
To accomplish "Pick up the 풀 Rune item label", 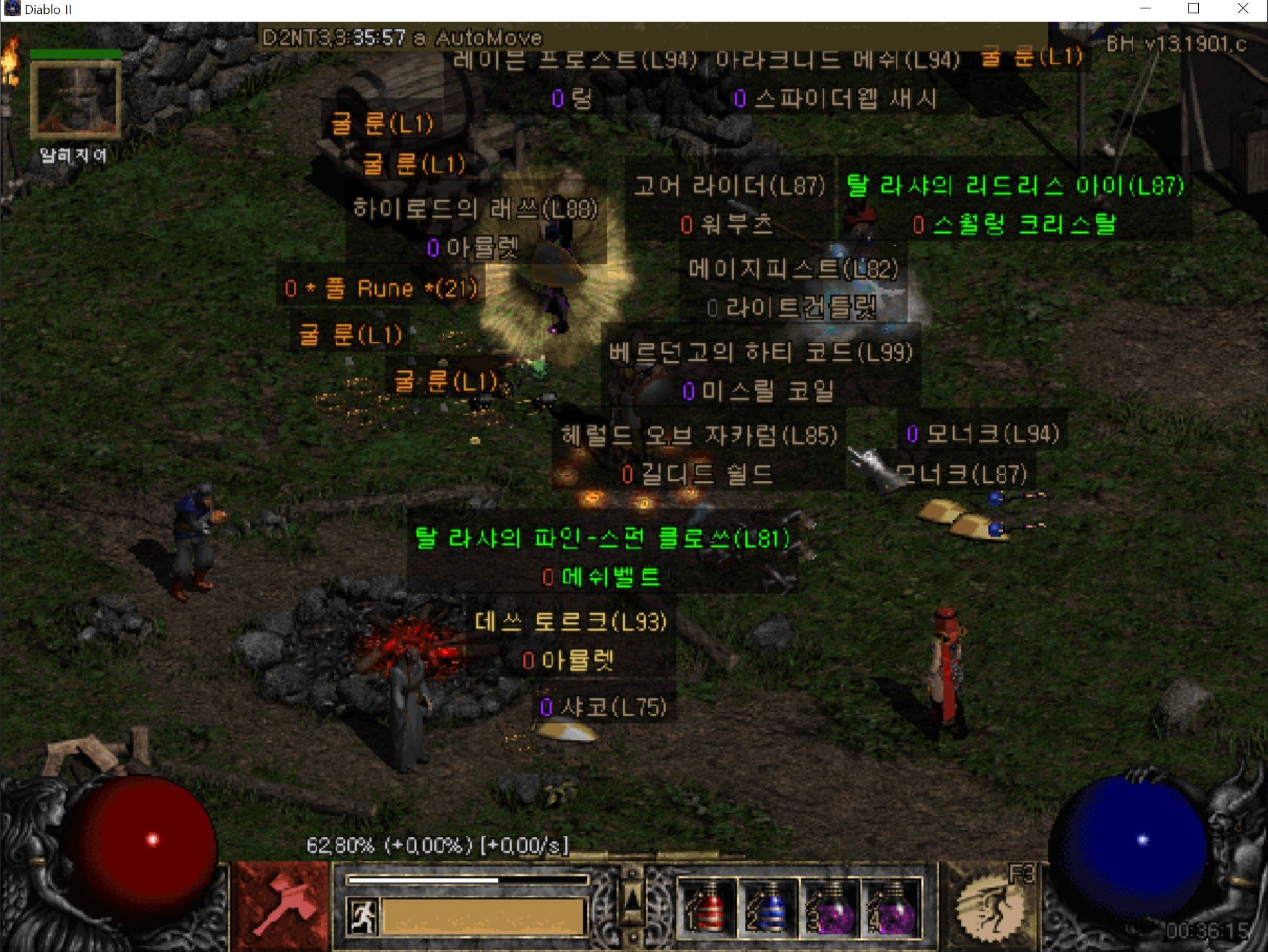I will (x=381, y=288).
